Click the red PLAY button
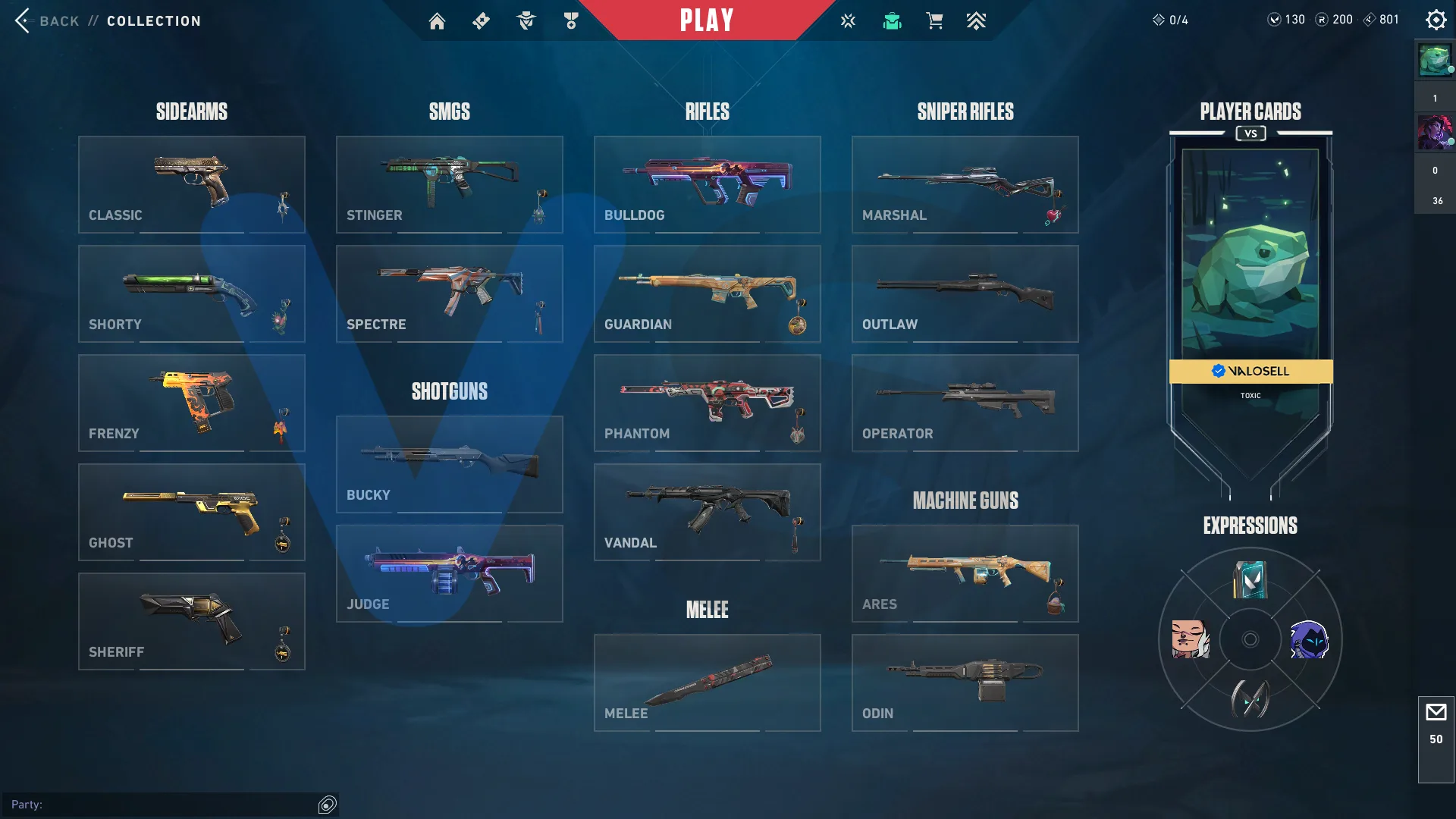The image size is (1456, 819). [x=706, y=20]
